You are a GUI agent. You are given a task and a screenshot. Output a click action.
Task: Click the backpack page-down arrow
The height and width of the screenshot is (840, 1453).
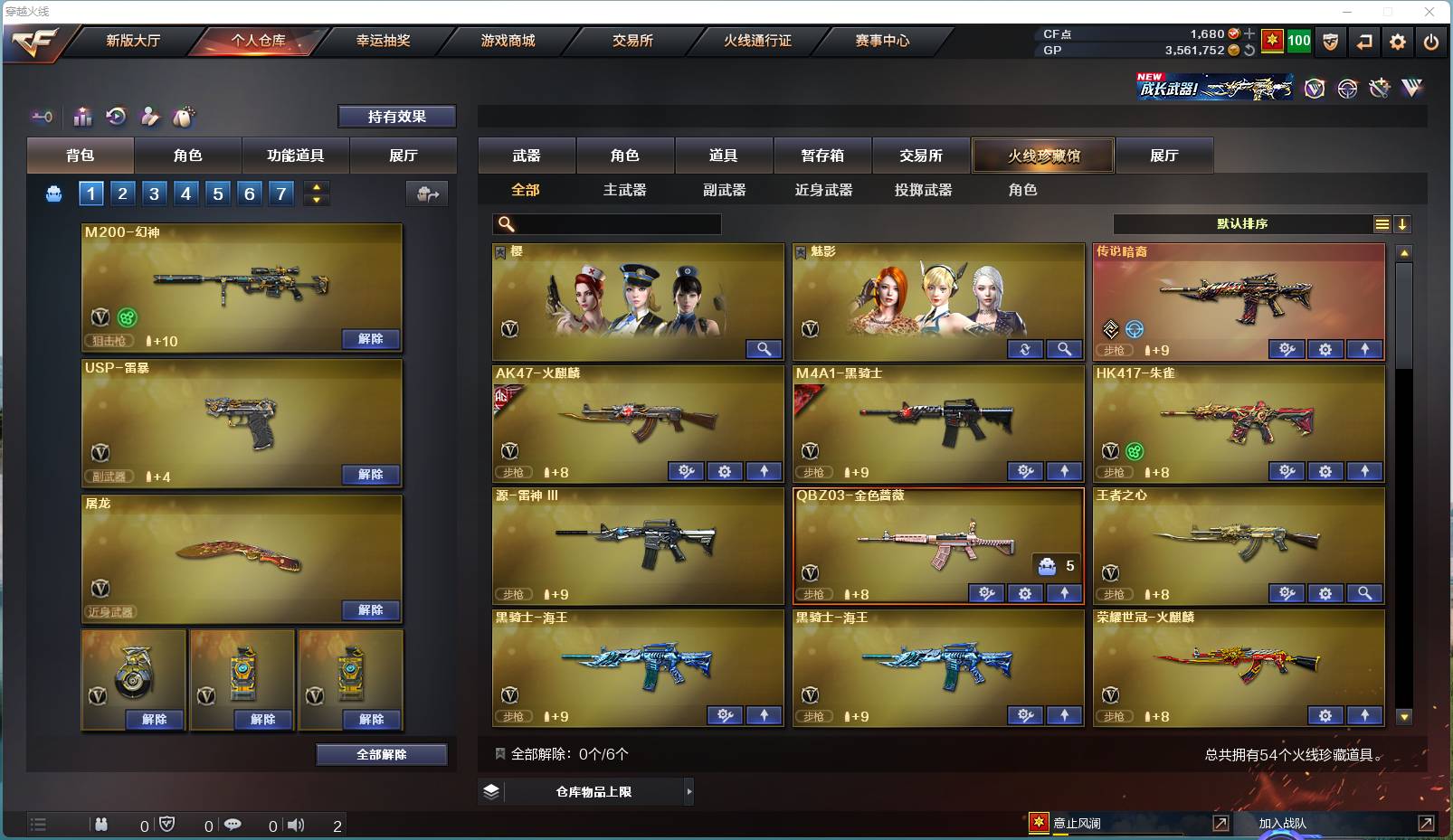[316, 199]
